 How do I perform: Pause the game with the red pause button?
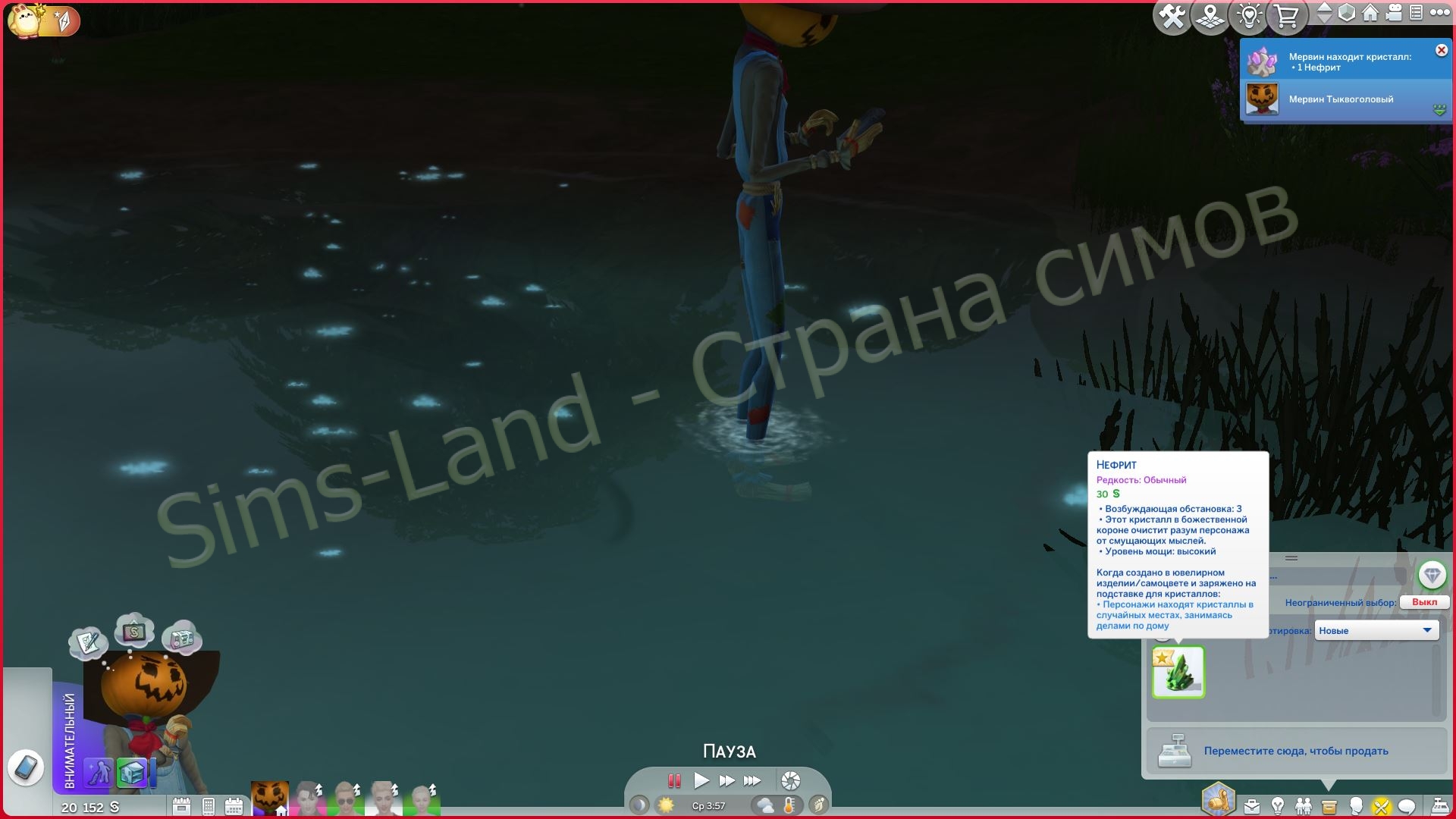(673, 780)
